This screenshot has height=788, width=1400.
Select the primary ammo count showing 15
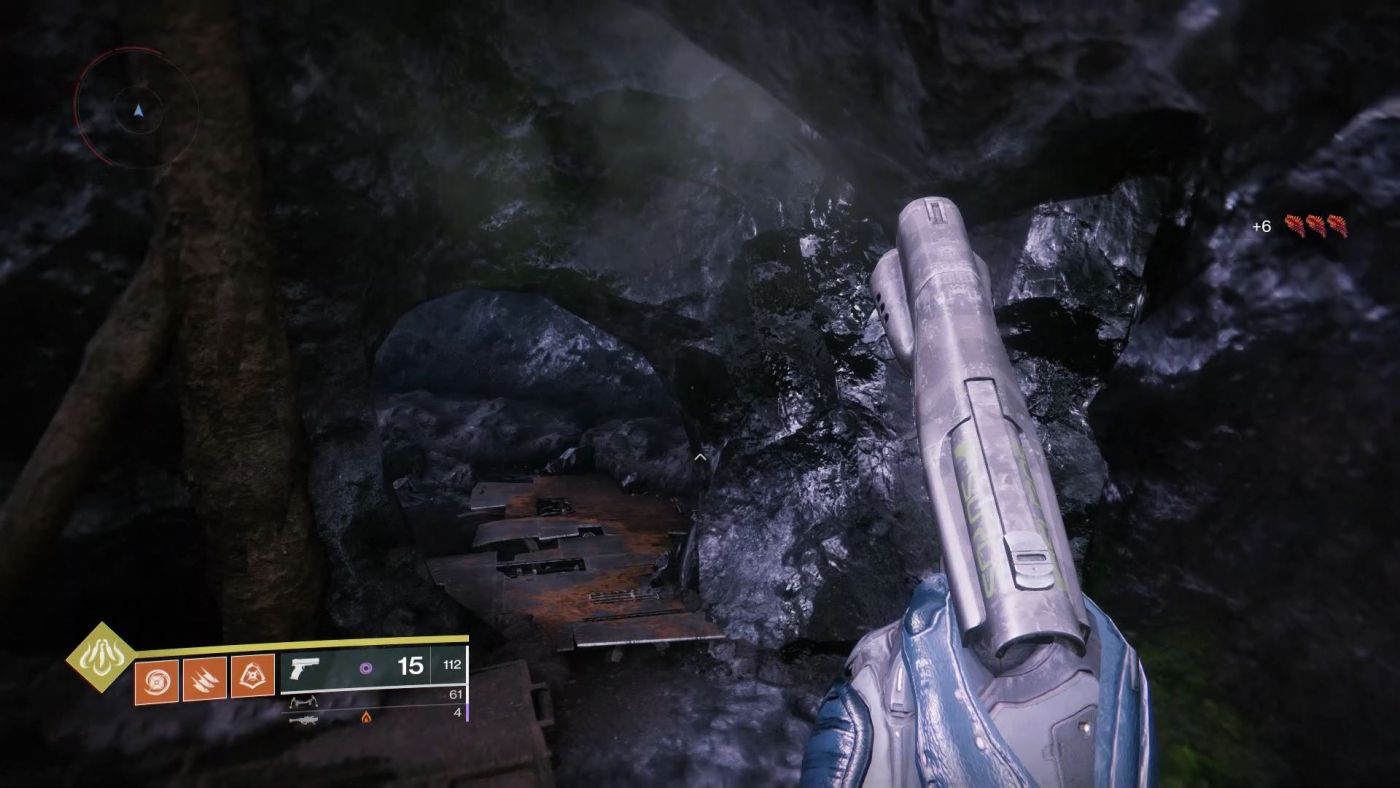410,665
